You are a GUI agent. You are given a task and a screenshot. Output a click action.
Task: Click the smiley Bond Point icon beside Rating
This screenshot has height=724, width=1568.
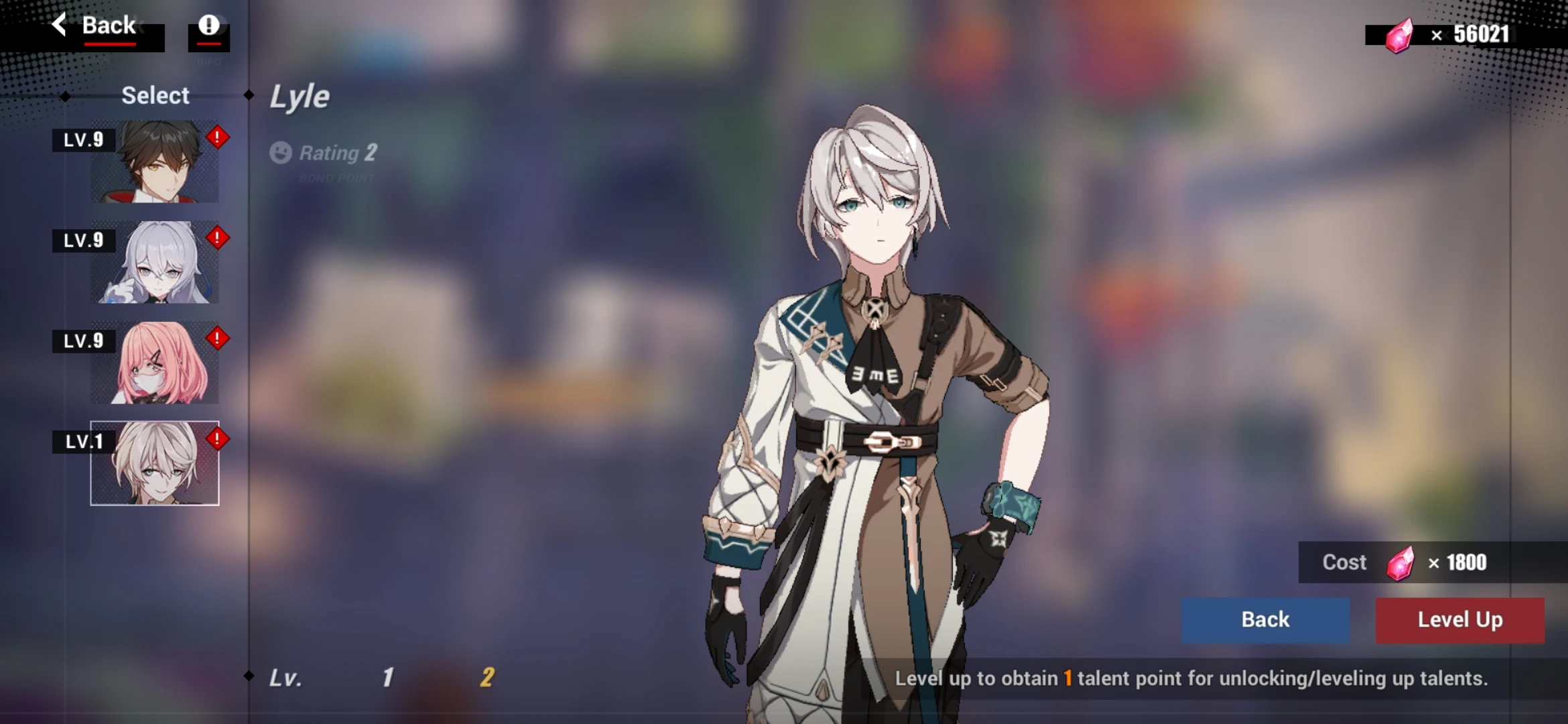pyautogui.click(x=281, y=153)
